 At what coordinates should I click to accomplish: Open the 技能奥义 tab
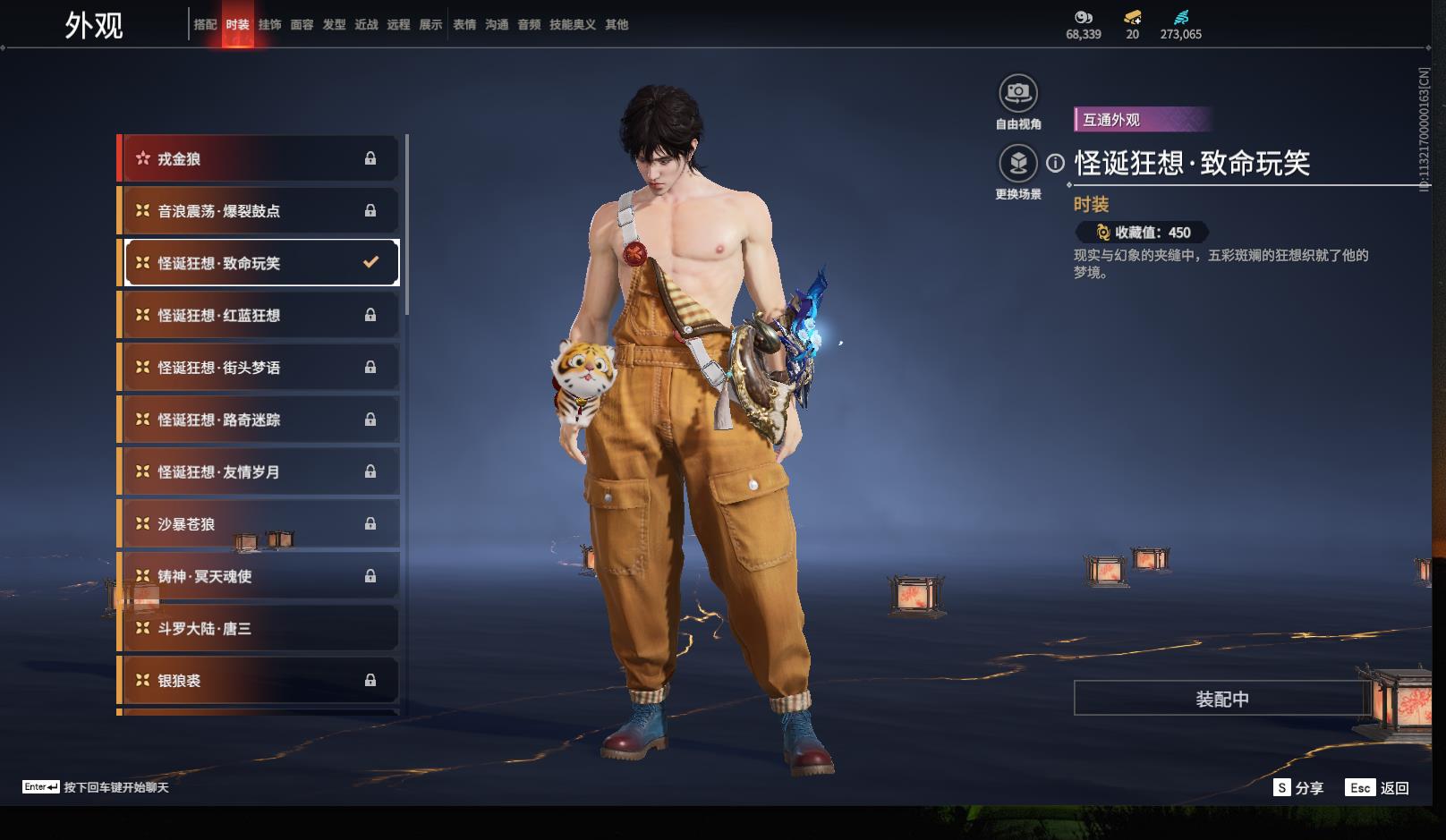(572, 25)
